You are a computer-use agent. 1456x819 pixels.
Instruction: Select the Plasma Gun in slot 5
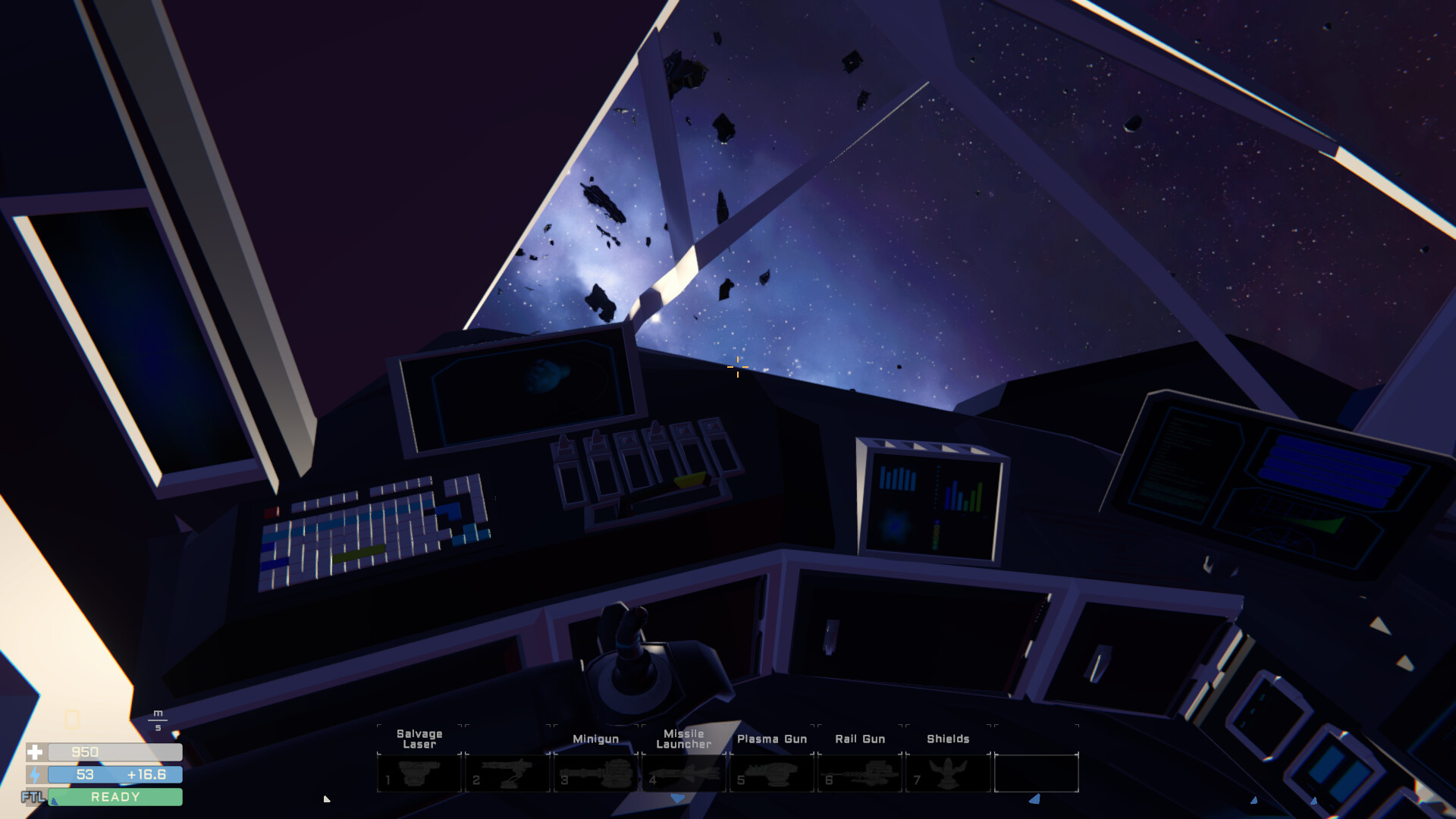pyautogui.click(x=771, y=772)
